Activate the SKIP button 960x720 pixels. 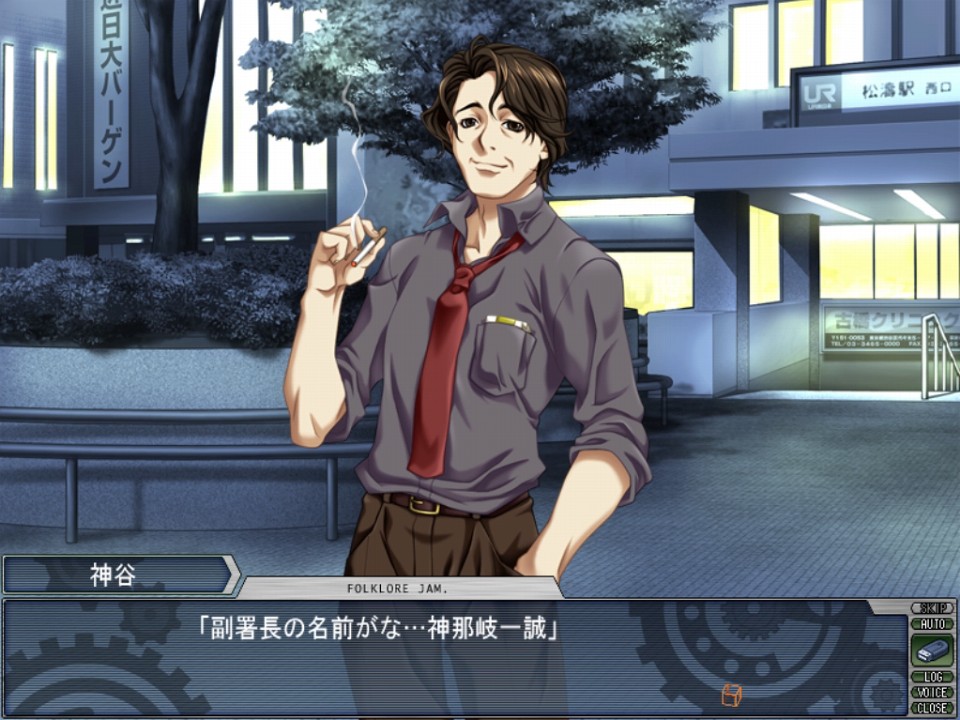tap(932, 608)
